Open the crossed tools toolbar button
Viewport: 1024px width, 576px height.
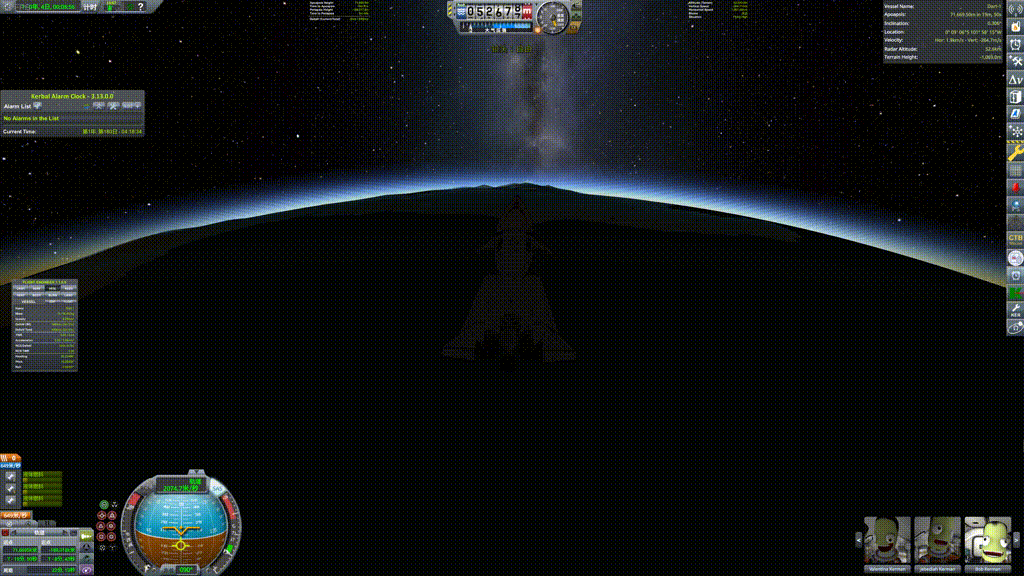coord(1015,61)
